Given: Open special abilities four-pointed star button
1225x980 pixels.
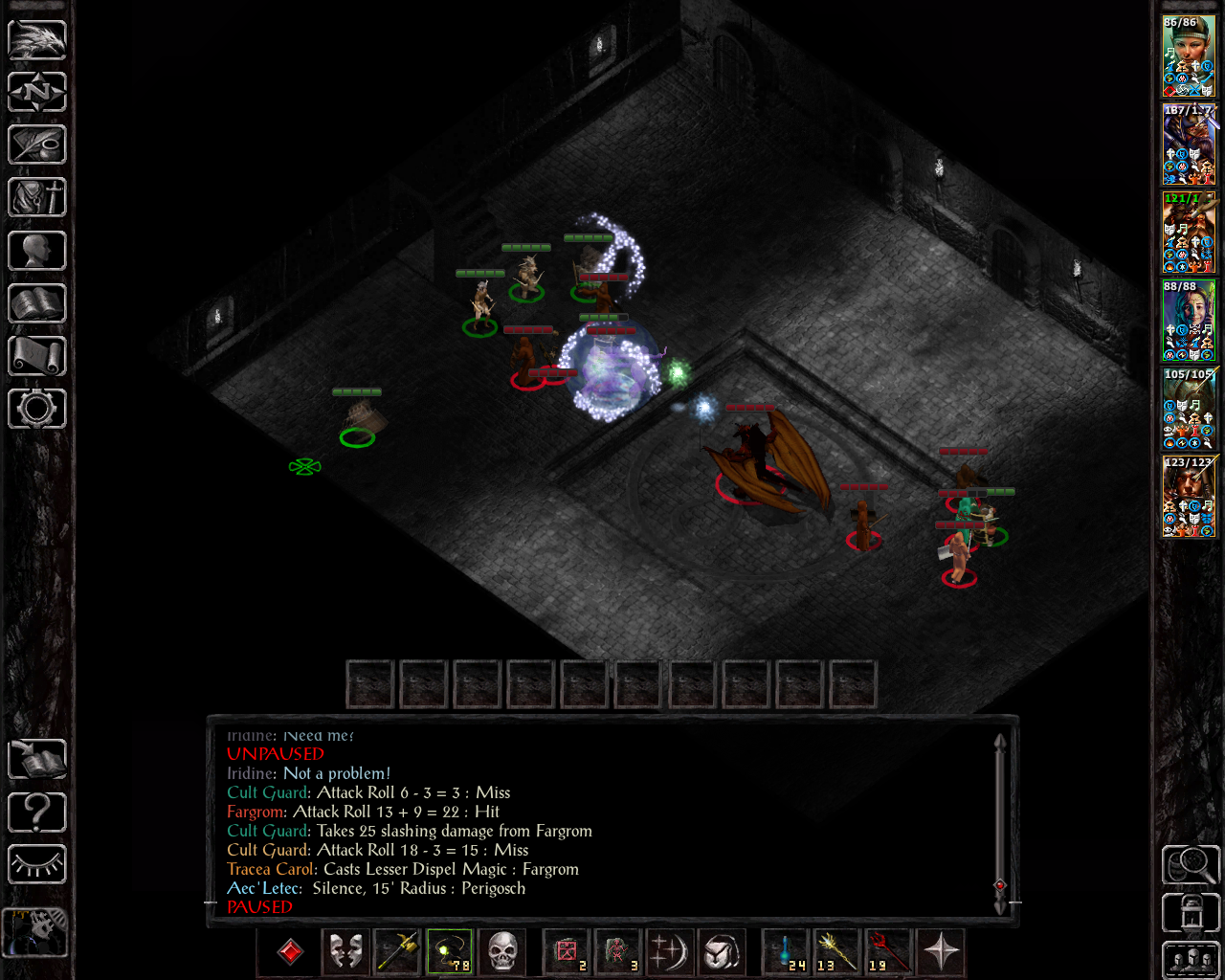Looking at the screenshot, I should pos(941,952).
